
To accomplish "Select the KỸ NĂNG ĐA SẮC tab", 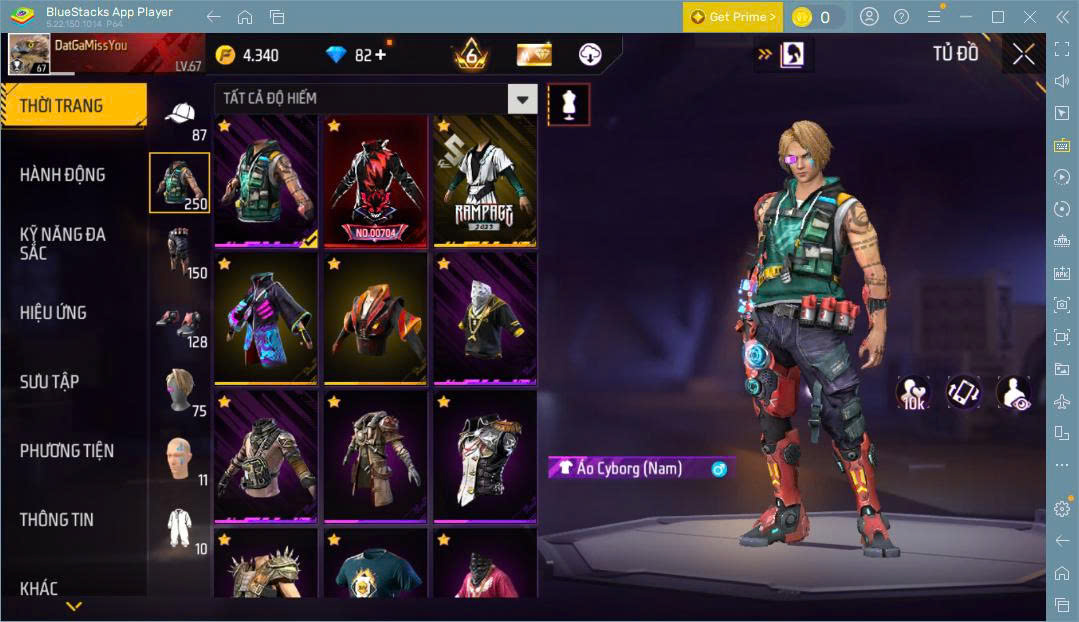I will click(62, 243).
